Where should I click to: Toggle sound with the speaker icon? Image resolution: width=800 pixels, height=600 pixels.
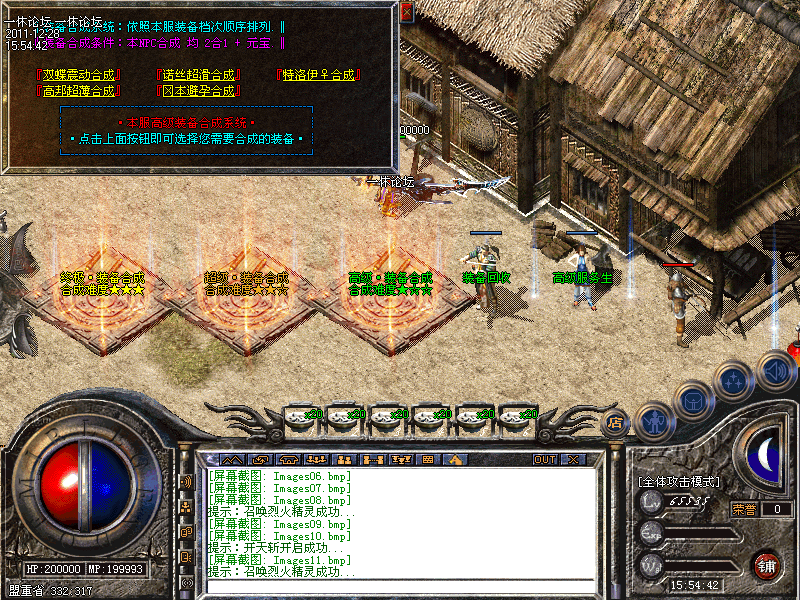tap(775, 369)
